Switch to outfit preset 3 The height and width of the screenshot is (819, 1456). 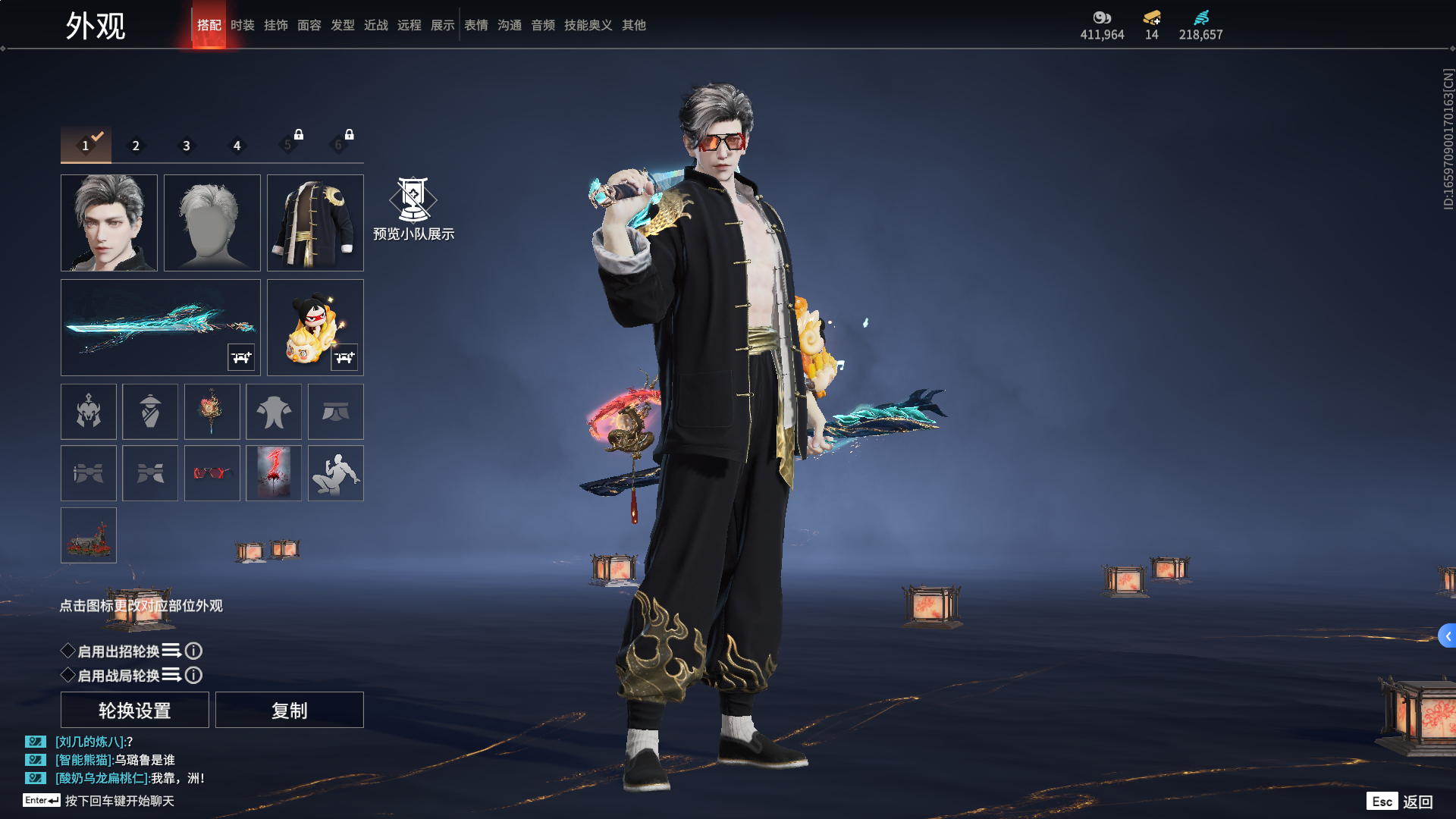pos(187,146)
